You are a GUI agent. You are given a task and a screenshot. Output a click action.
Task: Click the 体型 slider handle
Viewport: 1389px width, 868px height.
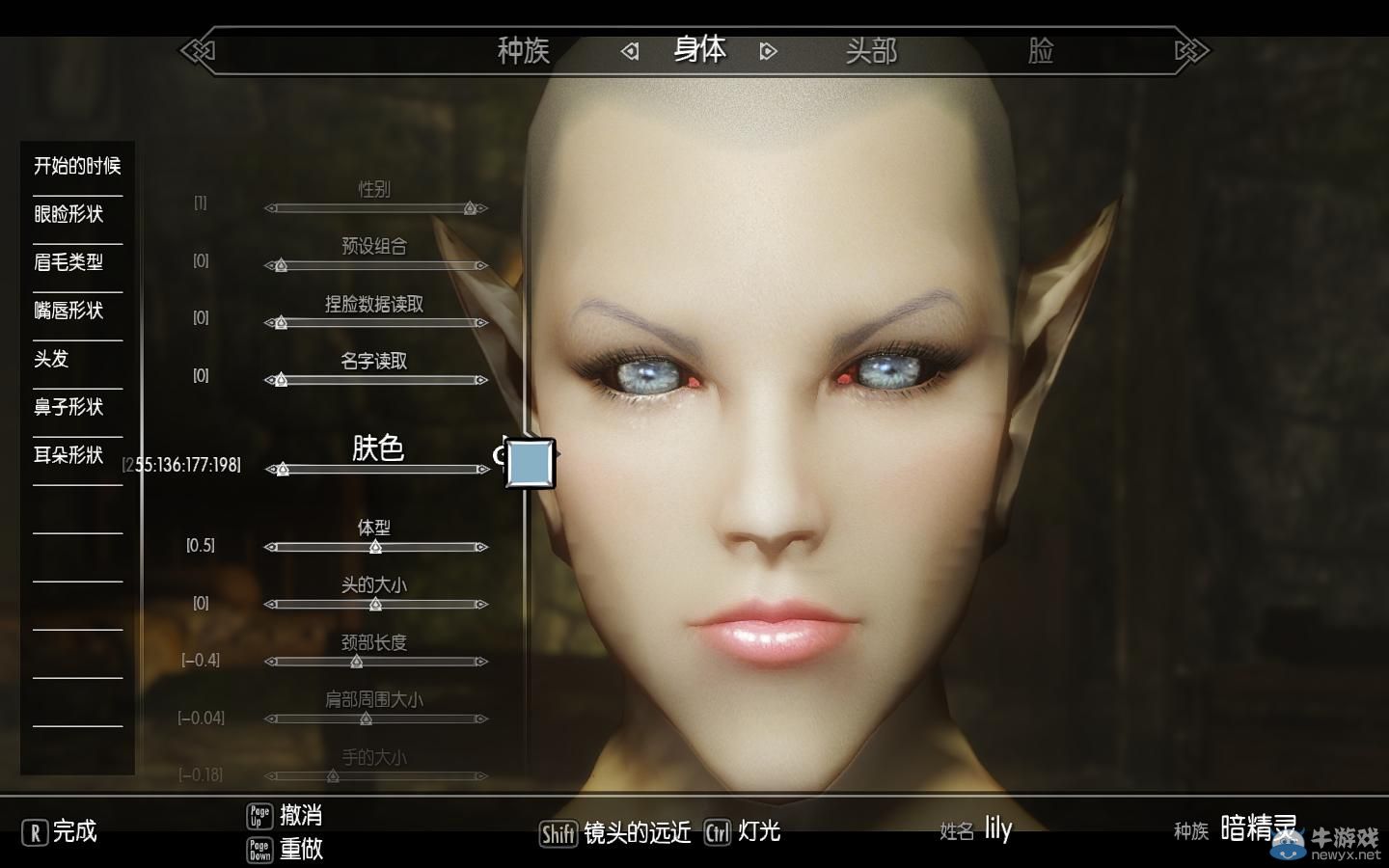[376, 546]
